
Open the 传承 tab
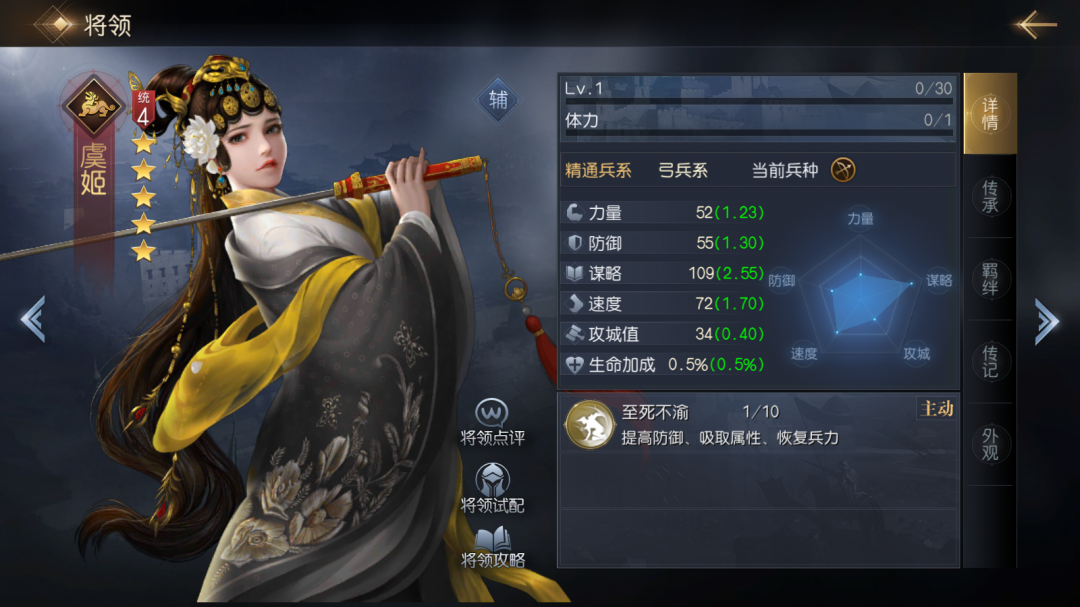pos(989,196)
